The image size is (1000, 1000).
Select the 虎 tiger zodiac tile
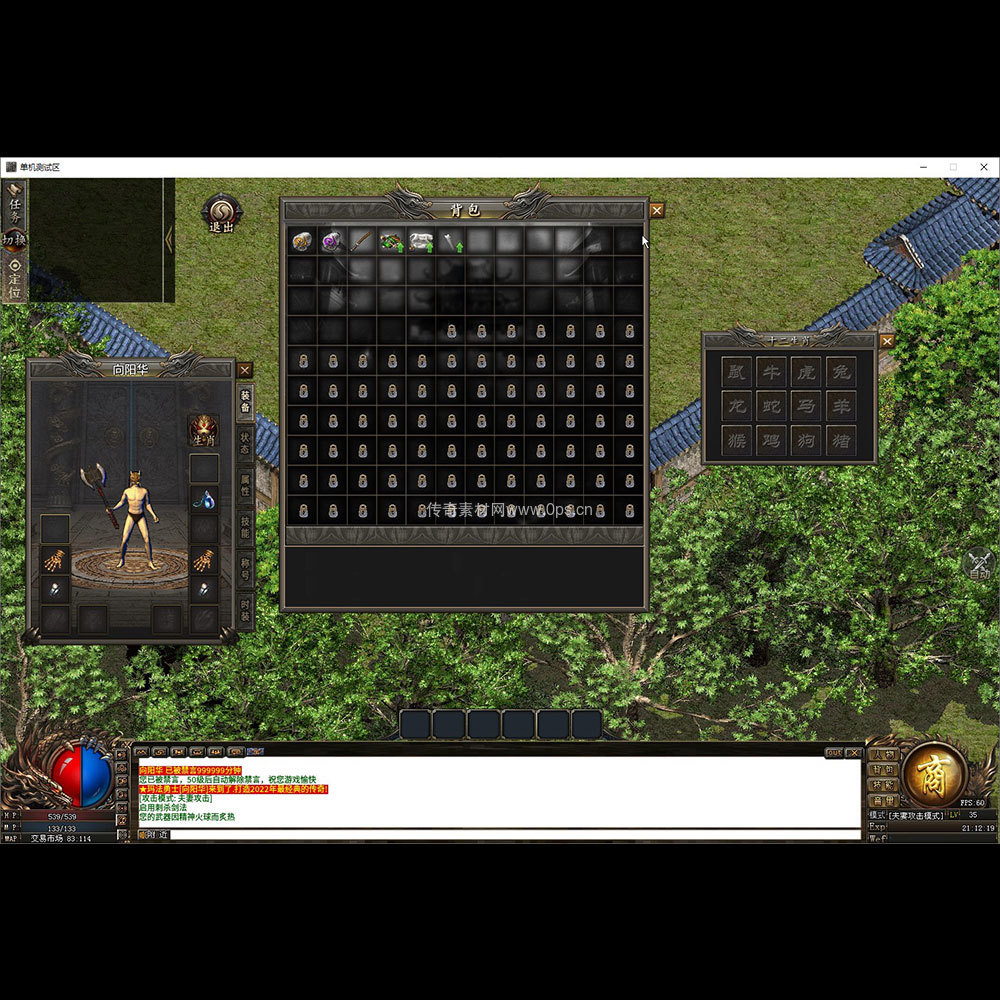tap(806, 371)
